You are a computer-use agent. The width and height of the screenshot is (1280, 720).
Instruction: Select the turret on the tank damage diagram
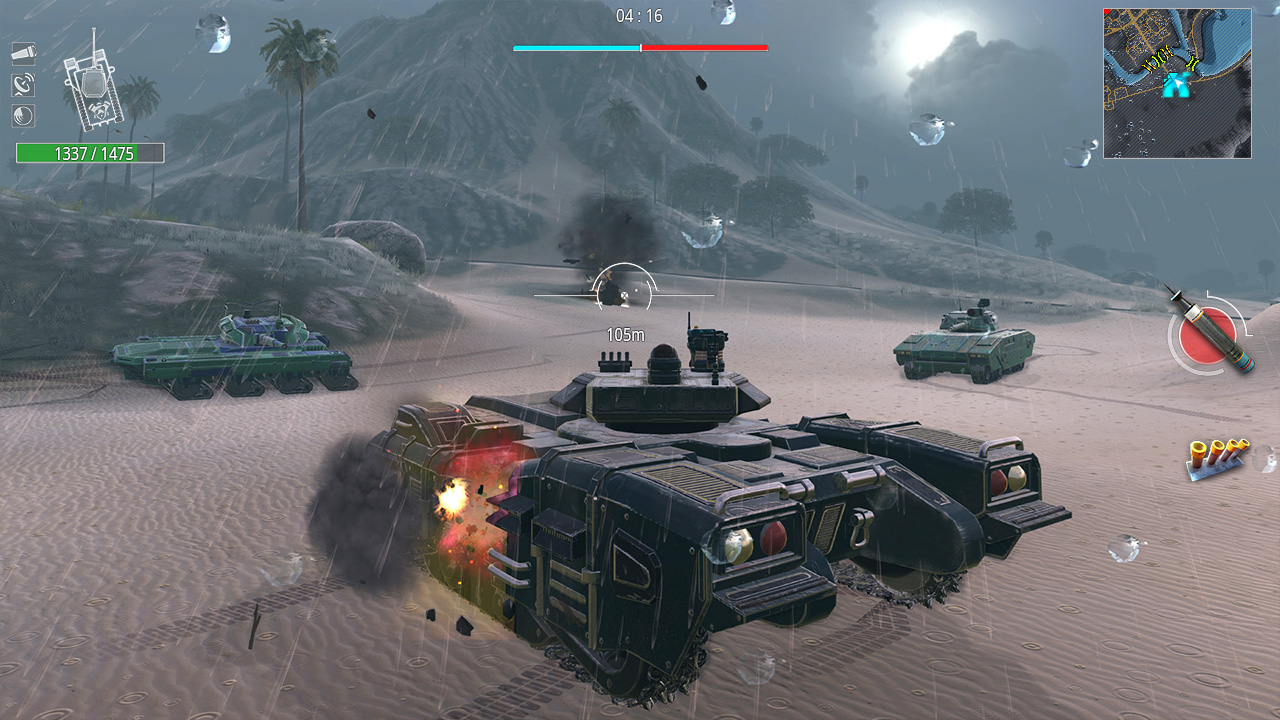[x=94, y=83]
